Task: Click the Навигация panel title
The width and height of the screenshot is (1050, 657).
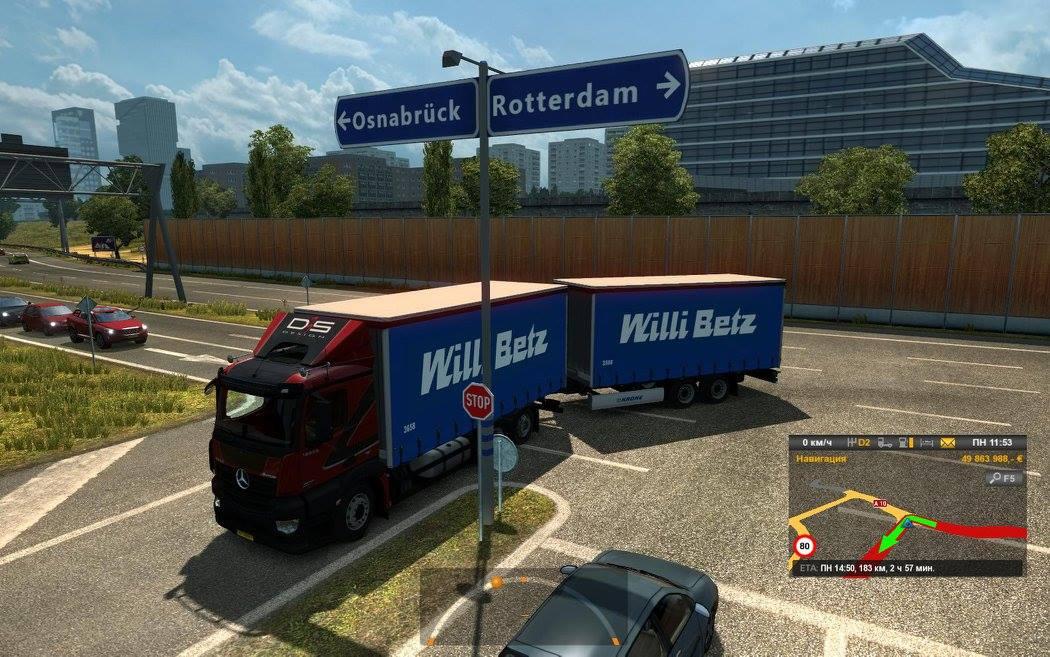Action: pos(820,458)
